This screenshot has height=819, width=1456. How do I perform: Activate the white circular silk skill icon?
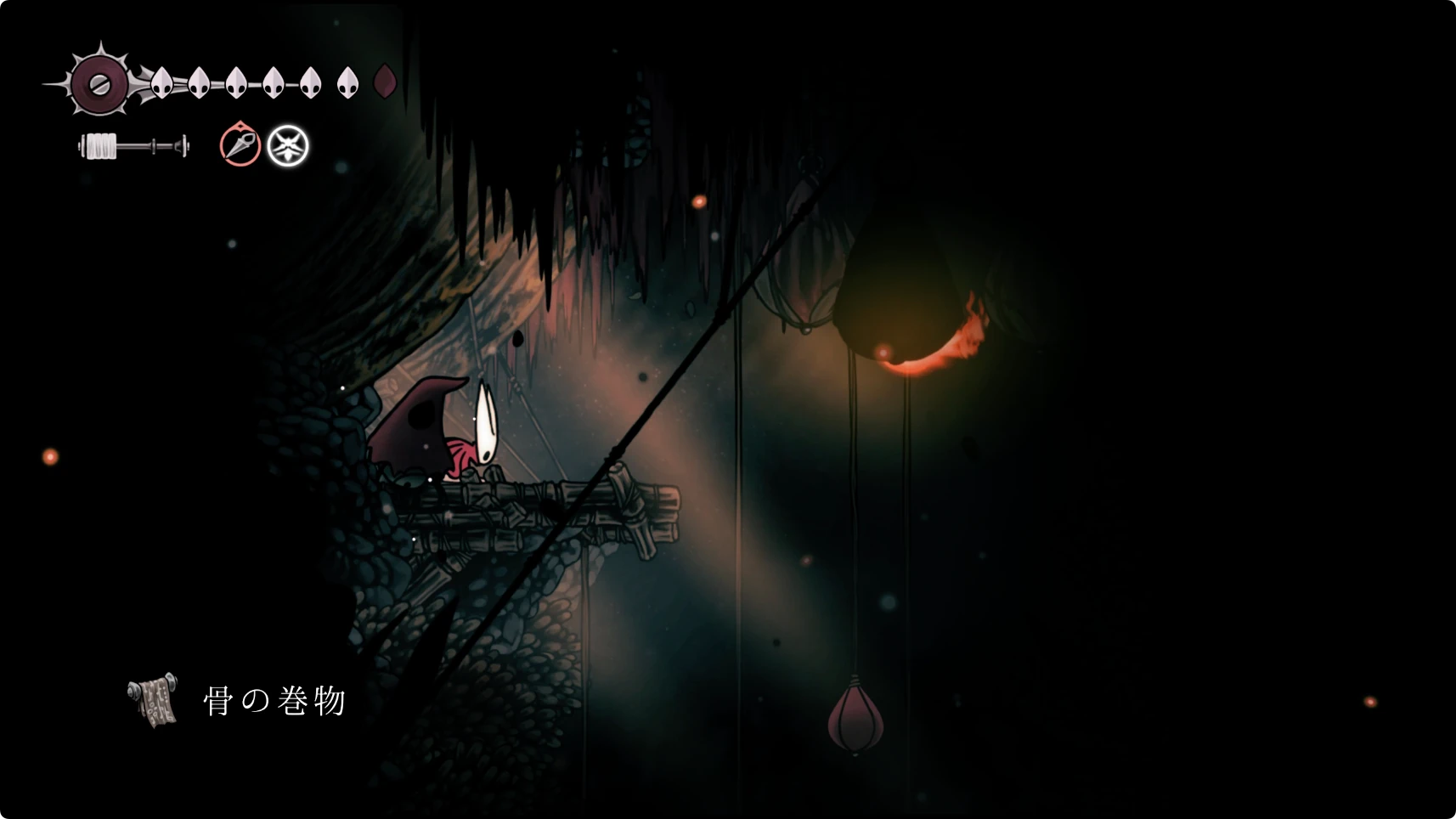tap(288, 146)
